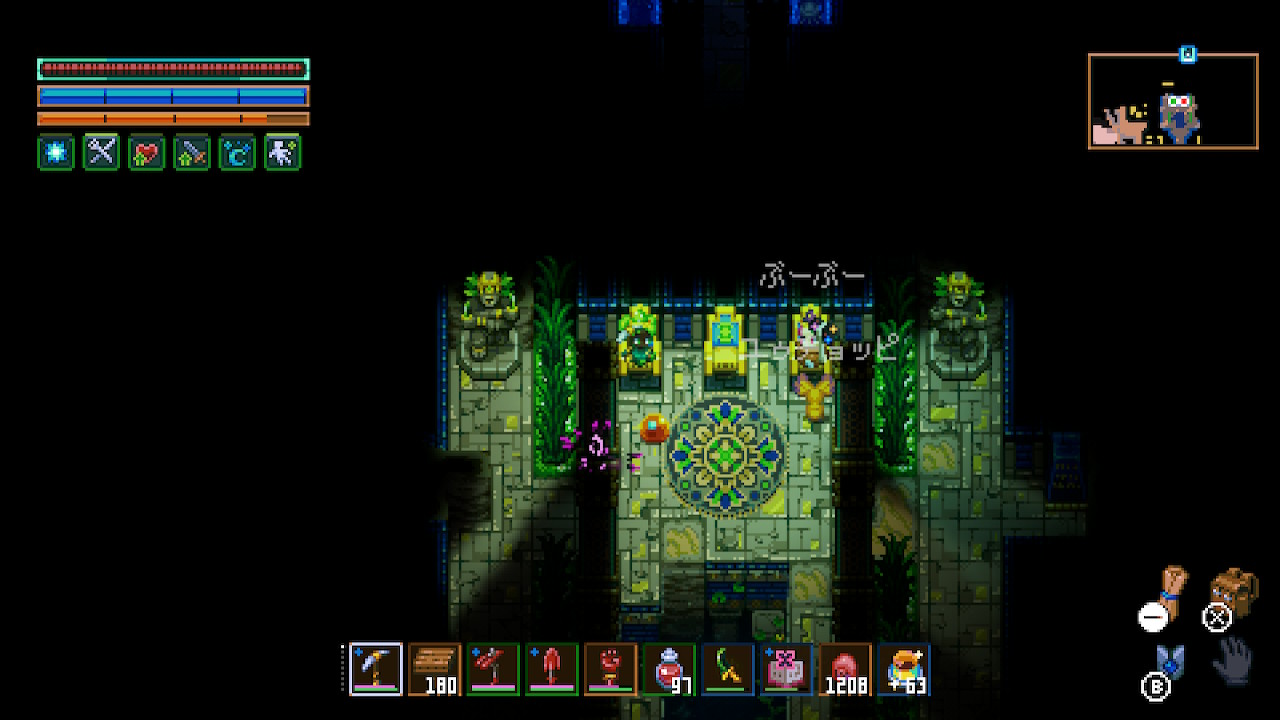Open the minimap
Screen dimensions: 1280x720
coord(1173,101)
